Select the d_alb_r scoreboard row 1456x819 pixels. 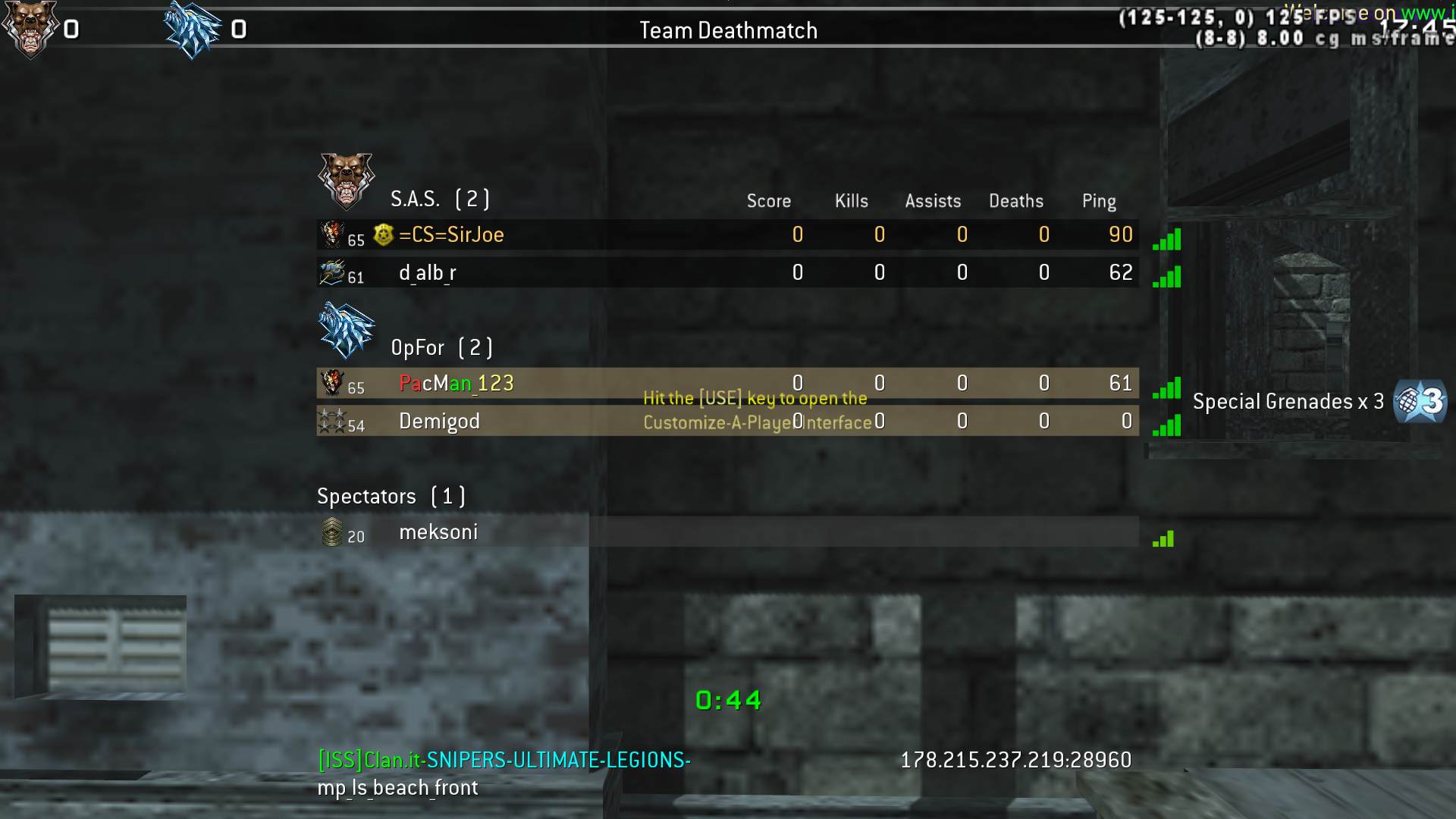428,273
